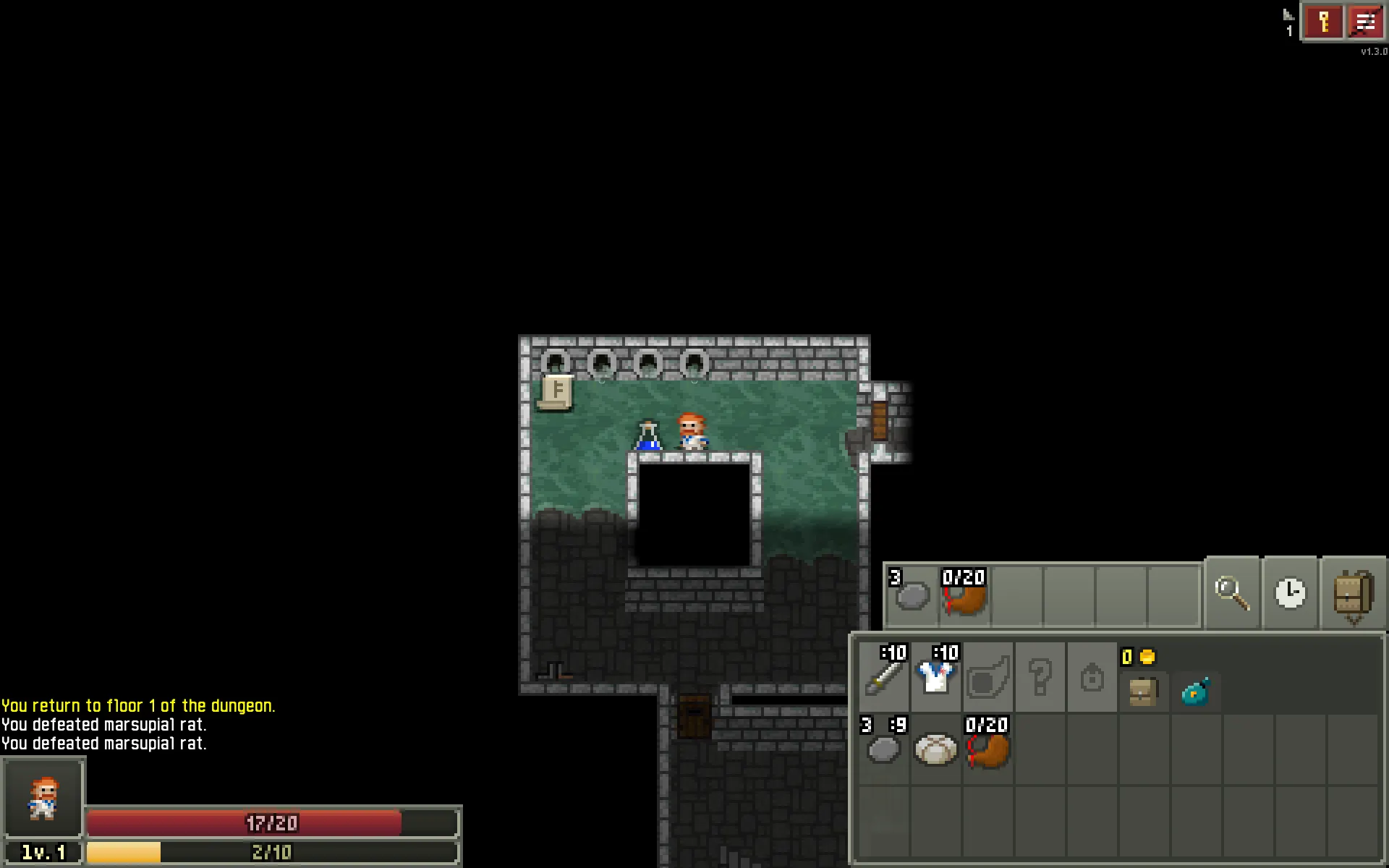The height and width of the screenshot is (868, 1389).
Task: Activate the magnifying glass search button
Action: tap(1232, 594)
